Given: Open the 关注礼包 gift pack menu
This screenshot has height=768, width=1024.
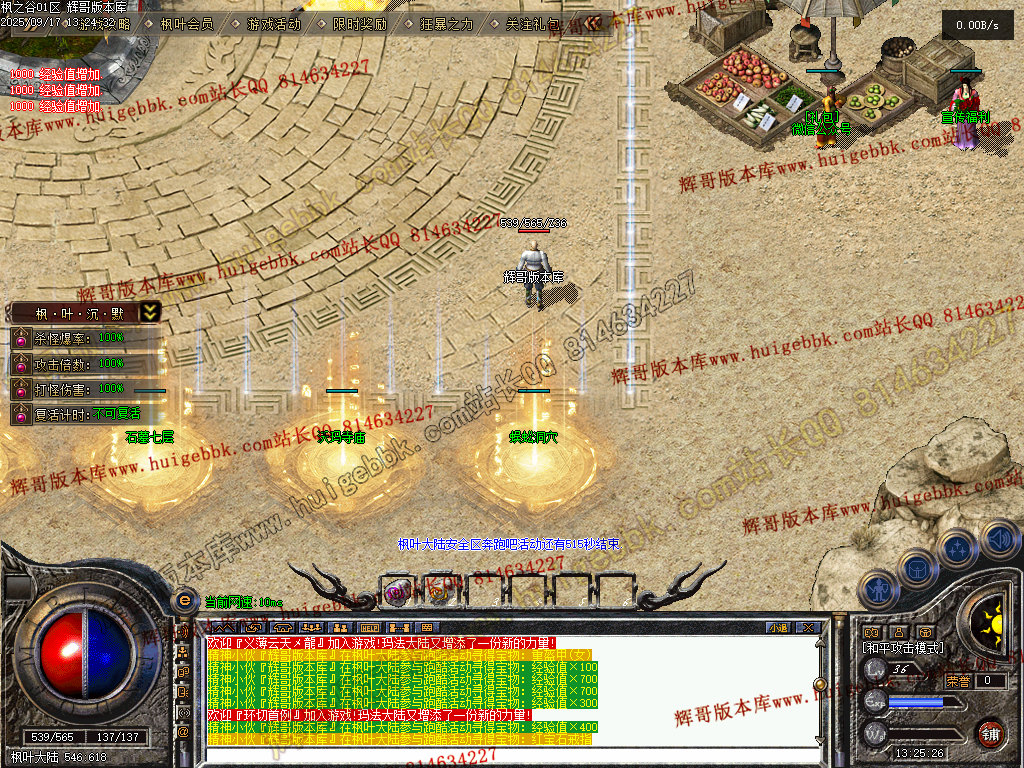Looking at the screenshot, I should point(532,24).
